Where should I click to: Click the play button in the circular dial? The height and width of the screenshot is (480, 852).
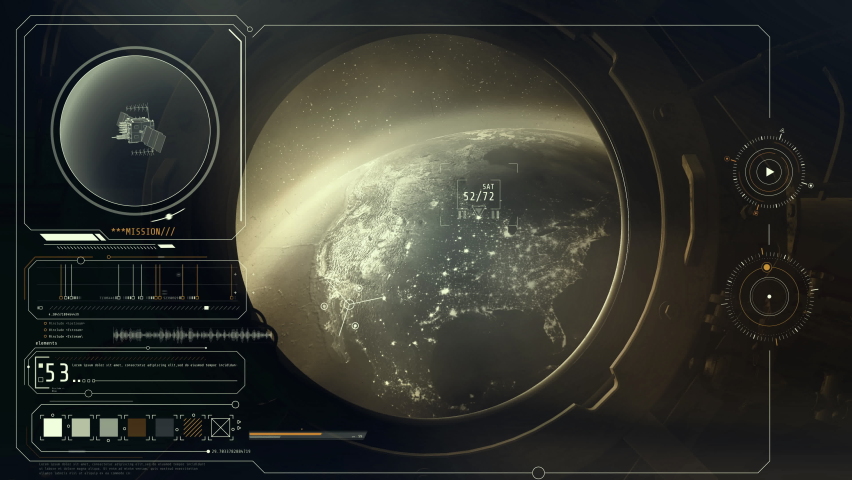pyautogui.click(x=768, y=172)
